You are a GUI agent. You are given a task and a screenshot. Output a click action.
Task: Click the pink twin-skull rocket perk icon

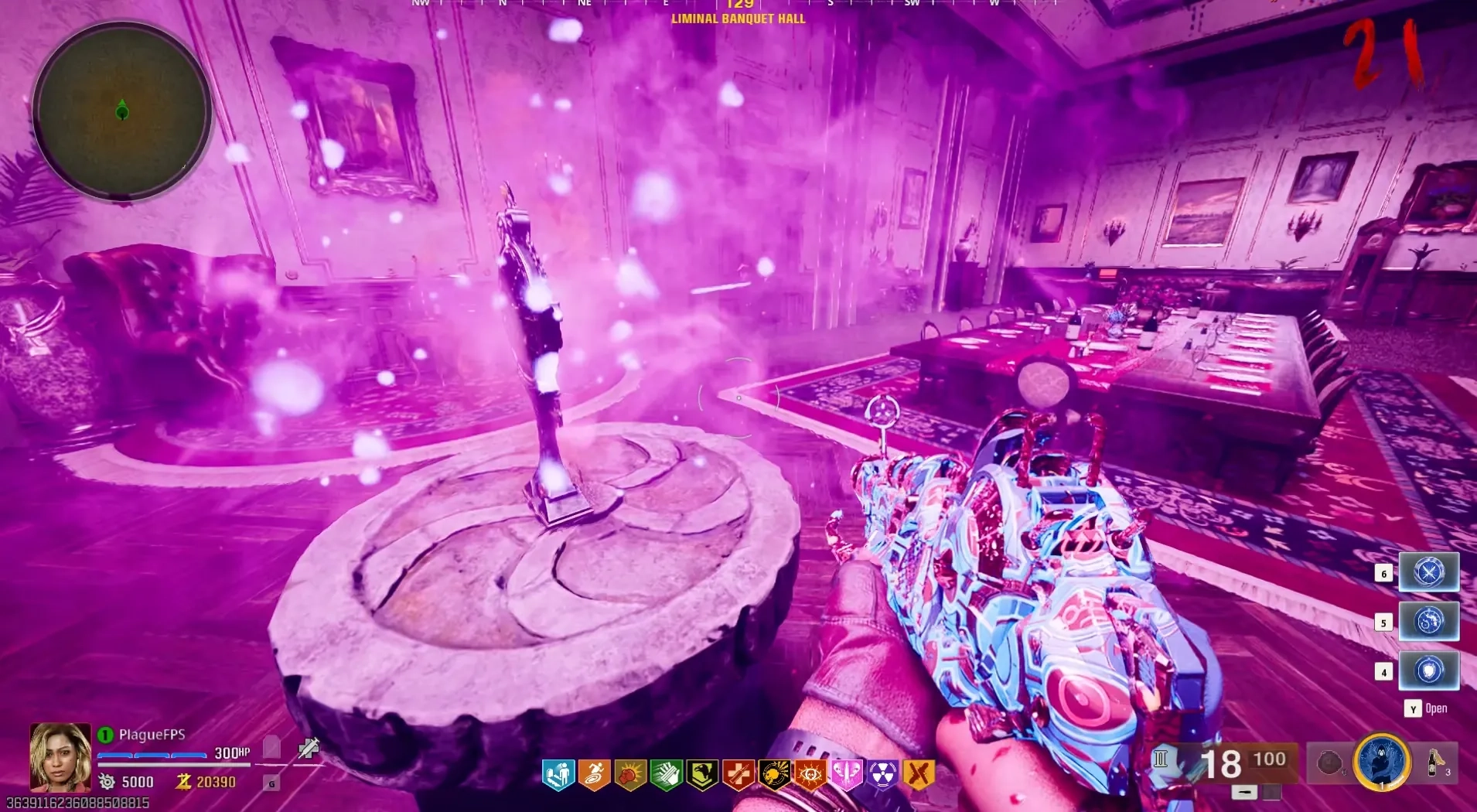[x=846, y=774]
